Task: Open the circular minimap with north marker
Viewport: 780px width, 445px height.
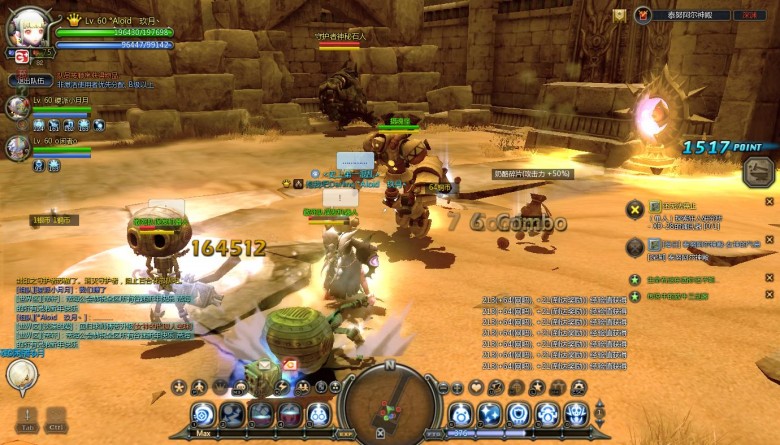Action: click(390, 403)
